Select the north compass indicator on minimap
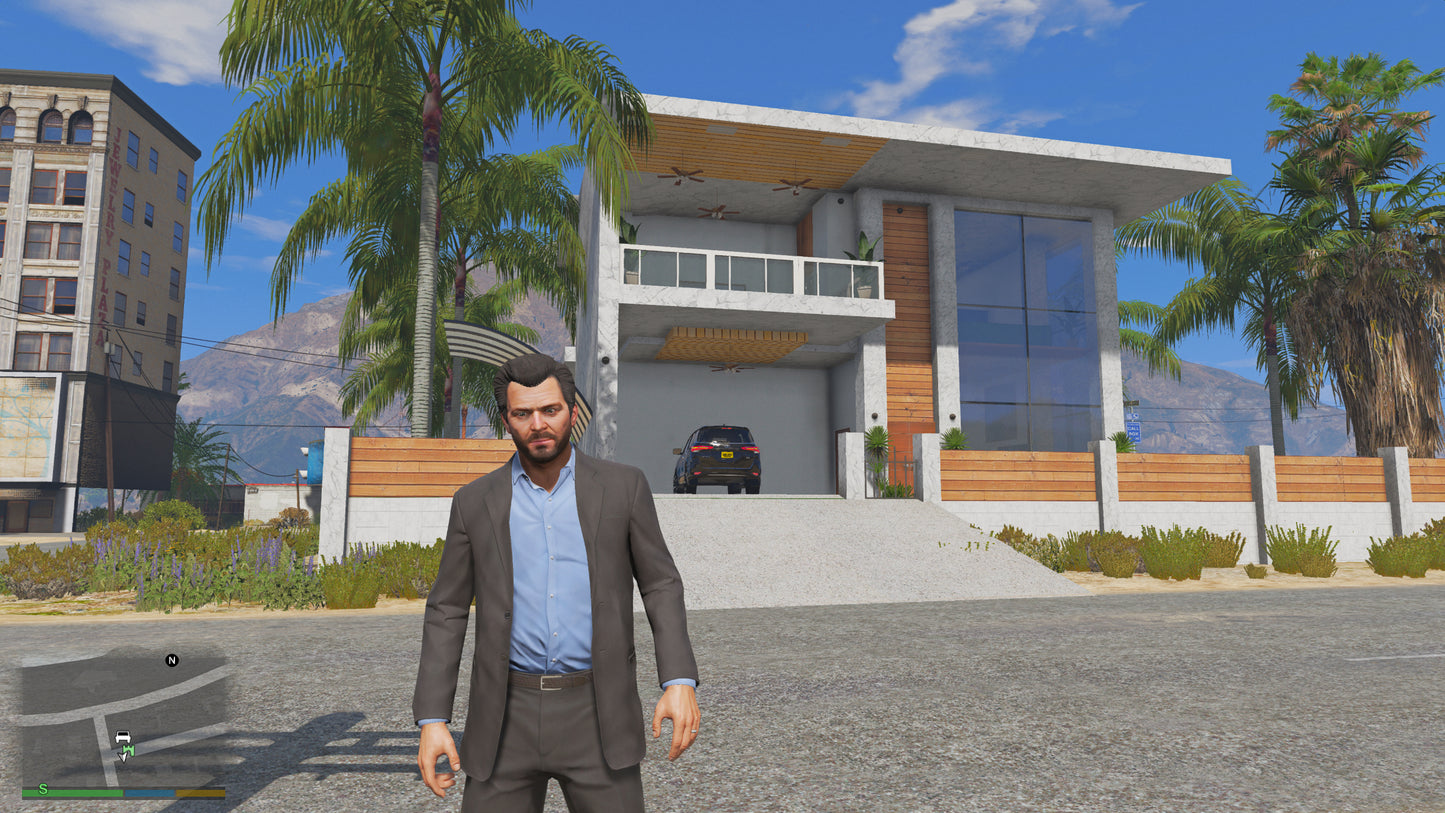This screenshot has height=813, width=1445. point(171,660)
